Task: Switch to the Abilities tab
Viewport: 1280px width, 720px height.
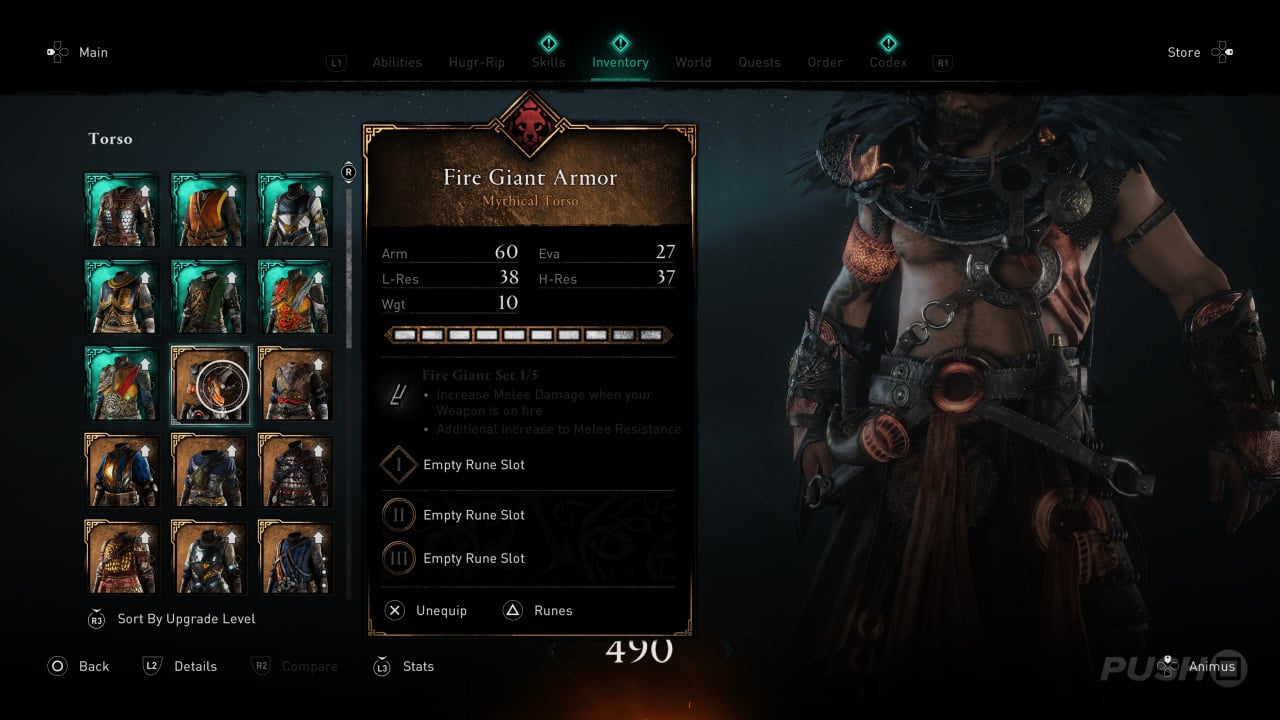Action: (397, 62)
